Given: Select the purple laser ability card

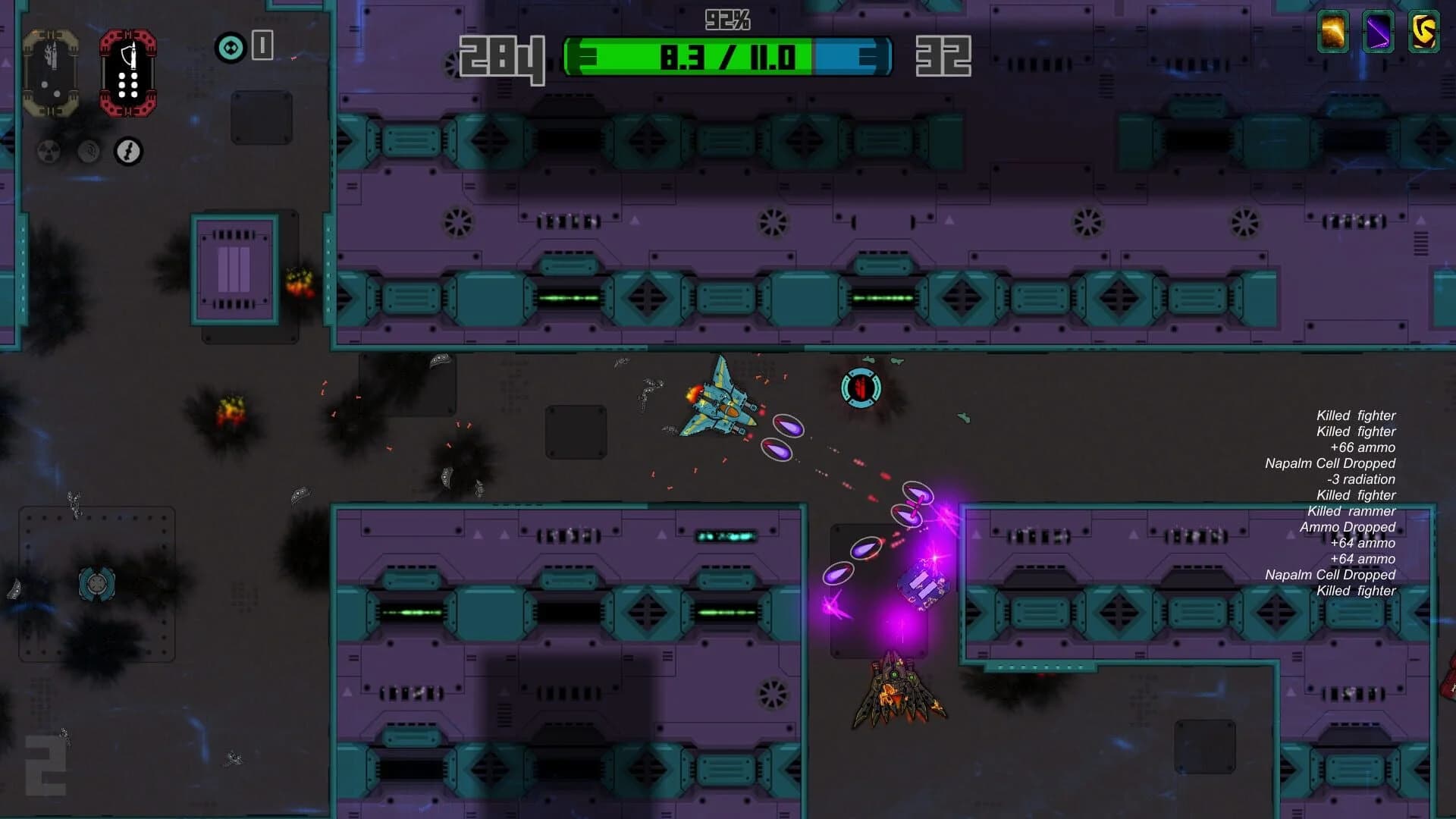Looking at the screenshot, I should click(x=1379, y=33).
